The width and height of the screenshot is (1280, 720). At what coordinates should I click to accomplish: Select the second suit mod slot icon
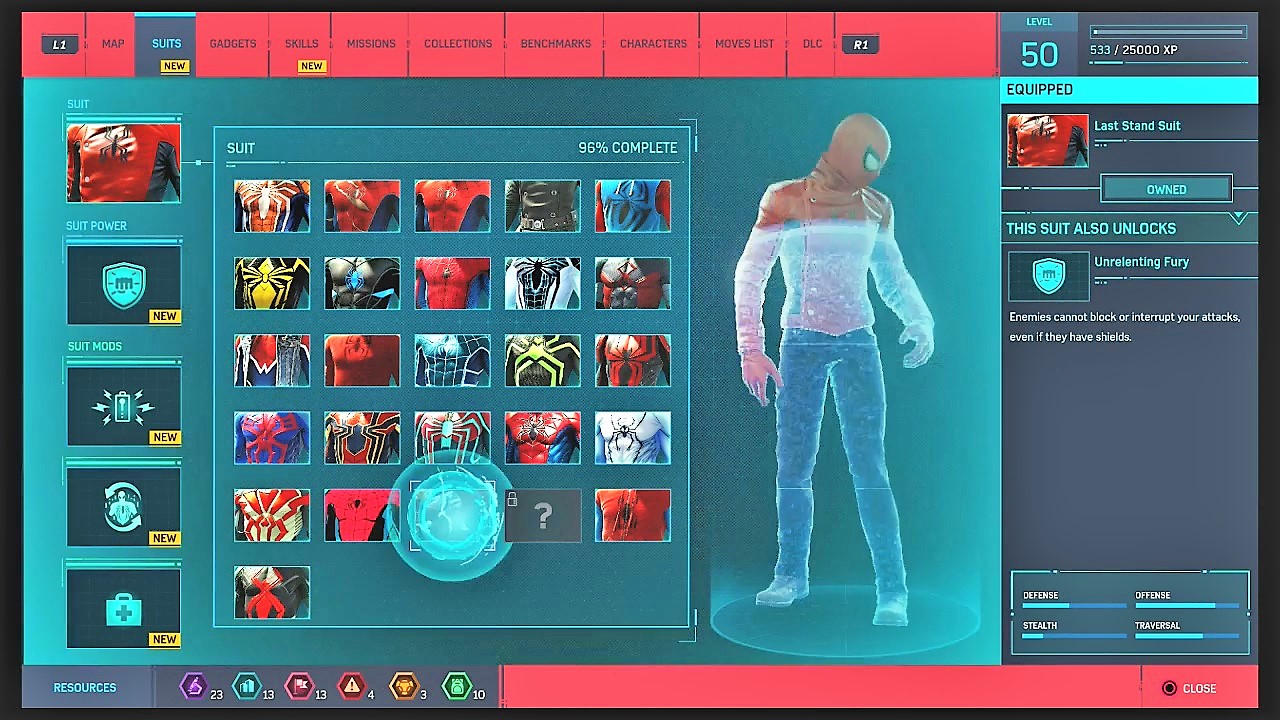pos(123,506)
